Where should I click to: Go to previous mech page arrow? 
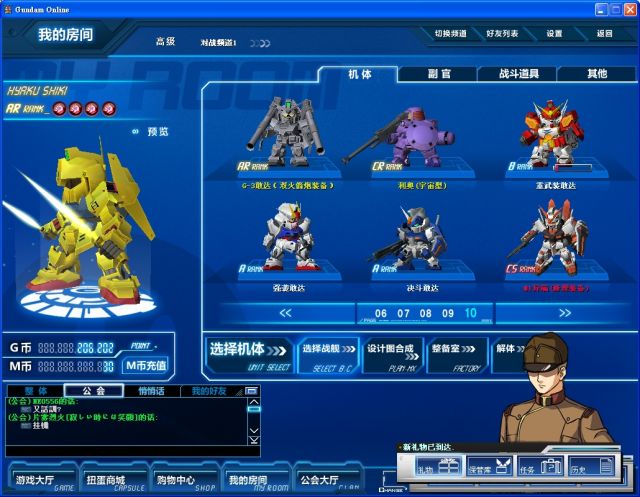(285, 313)
